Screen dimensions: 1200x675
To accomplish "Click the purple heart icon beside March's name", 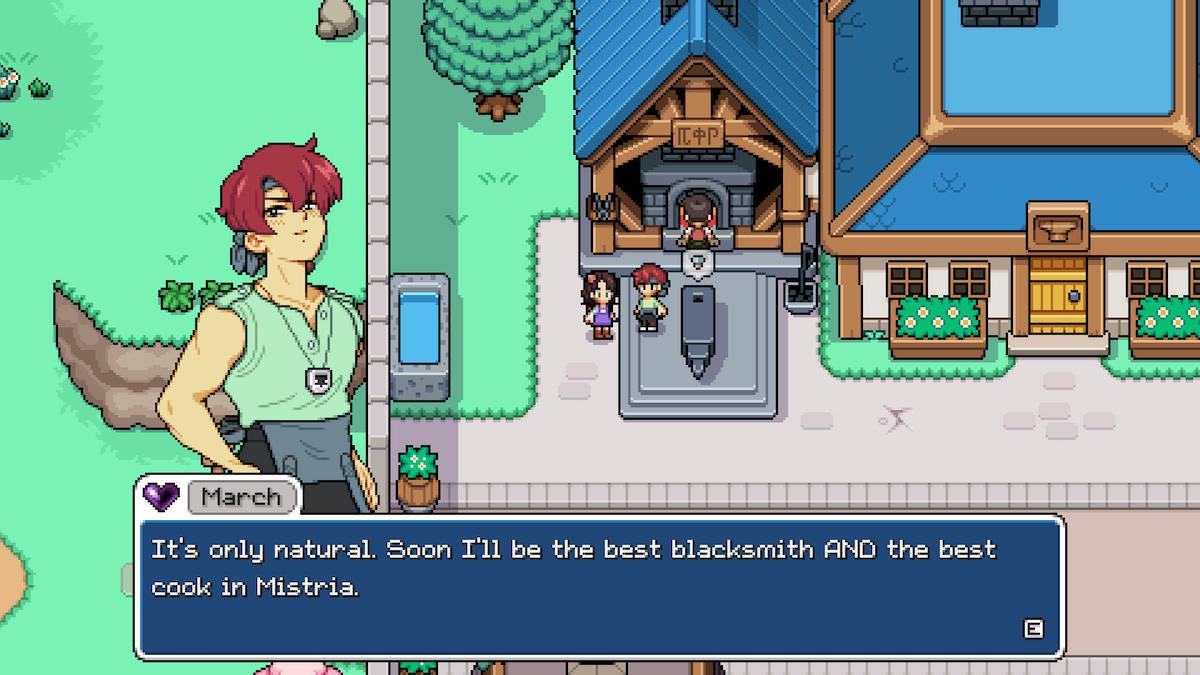I will tap(161, 495).
